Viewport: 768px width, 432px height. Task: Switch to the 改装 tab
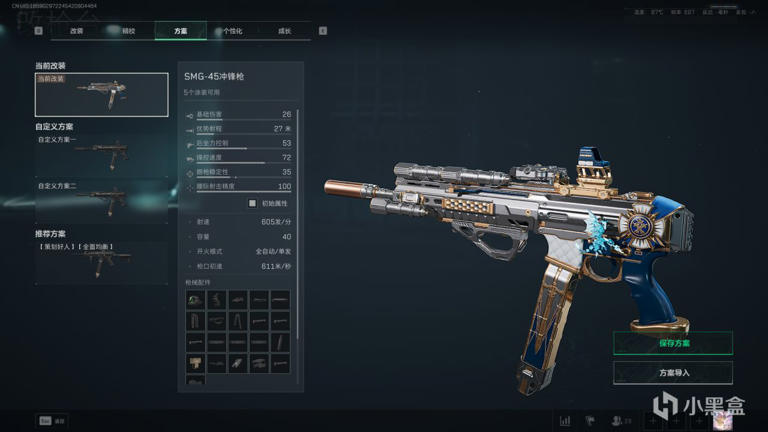pyautogui.click(x=76, y=31)
